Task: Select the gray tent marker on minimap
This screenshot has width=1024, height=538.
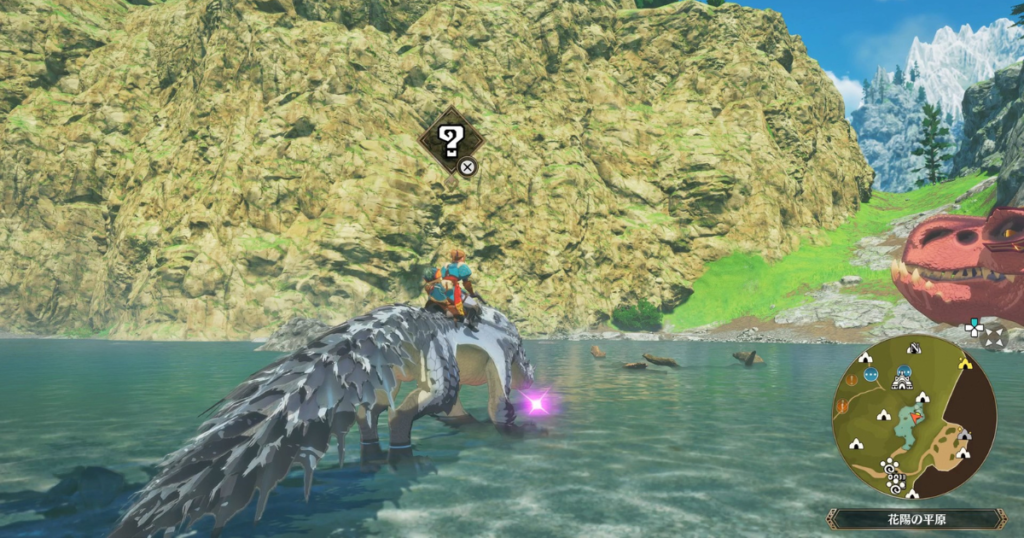Action: [x=962, y=436]
